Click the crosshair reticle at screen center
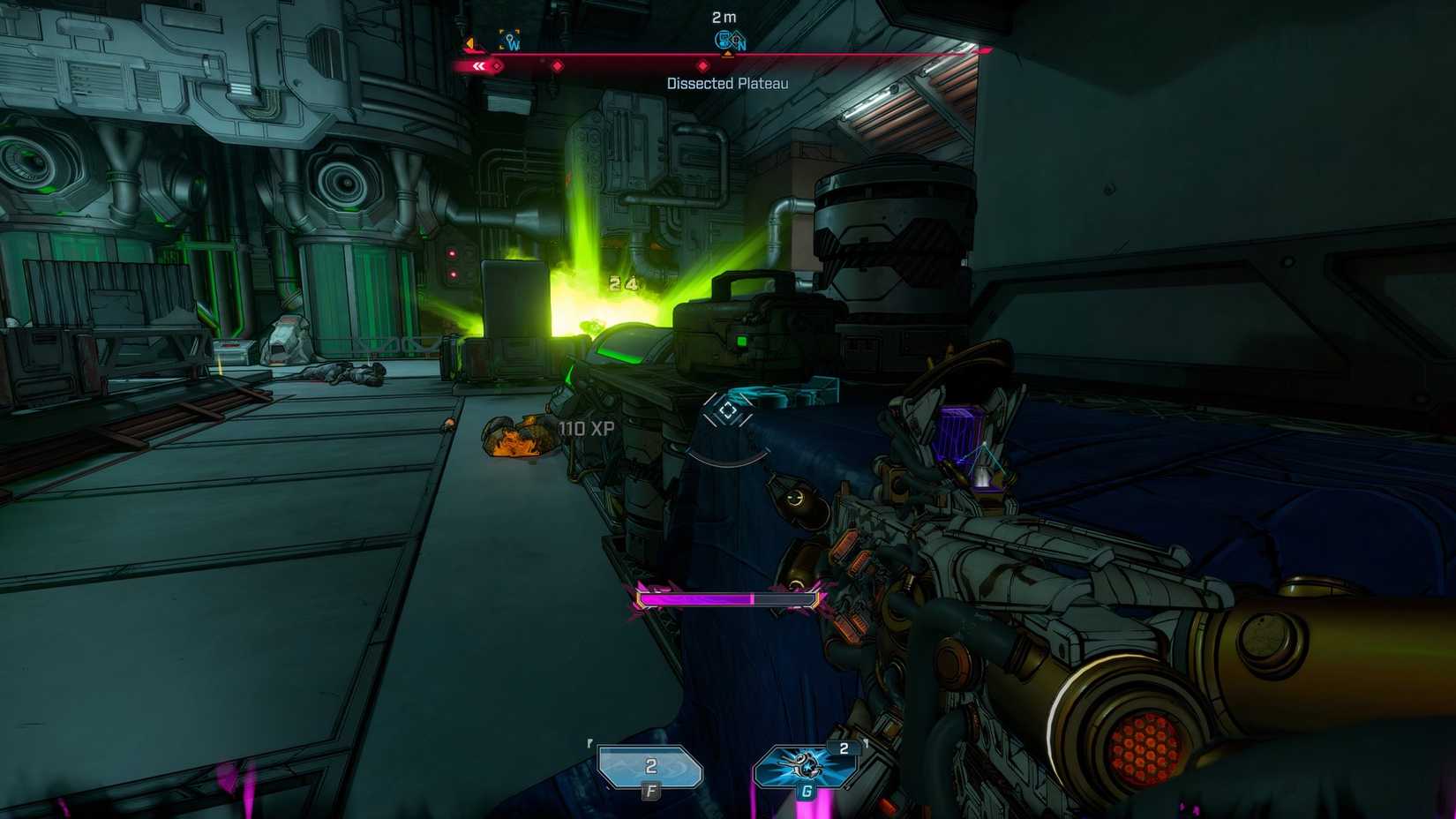Image resolution: width=1456 pixels, height=819 pixels. 728,410
